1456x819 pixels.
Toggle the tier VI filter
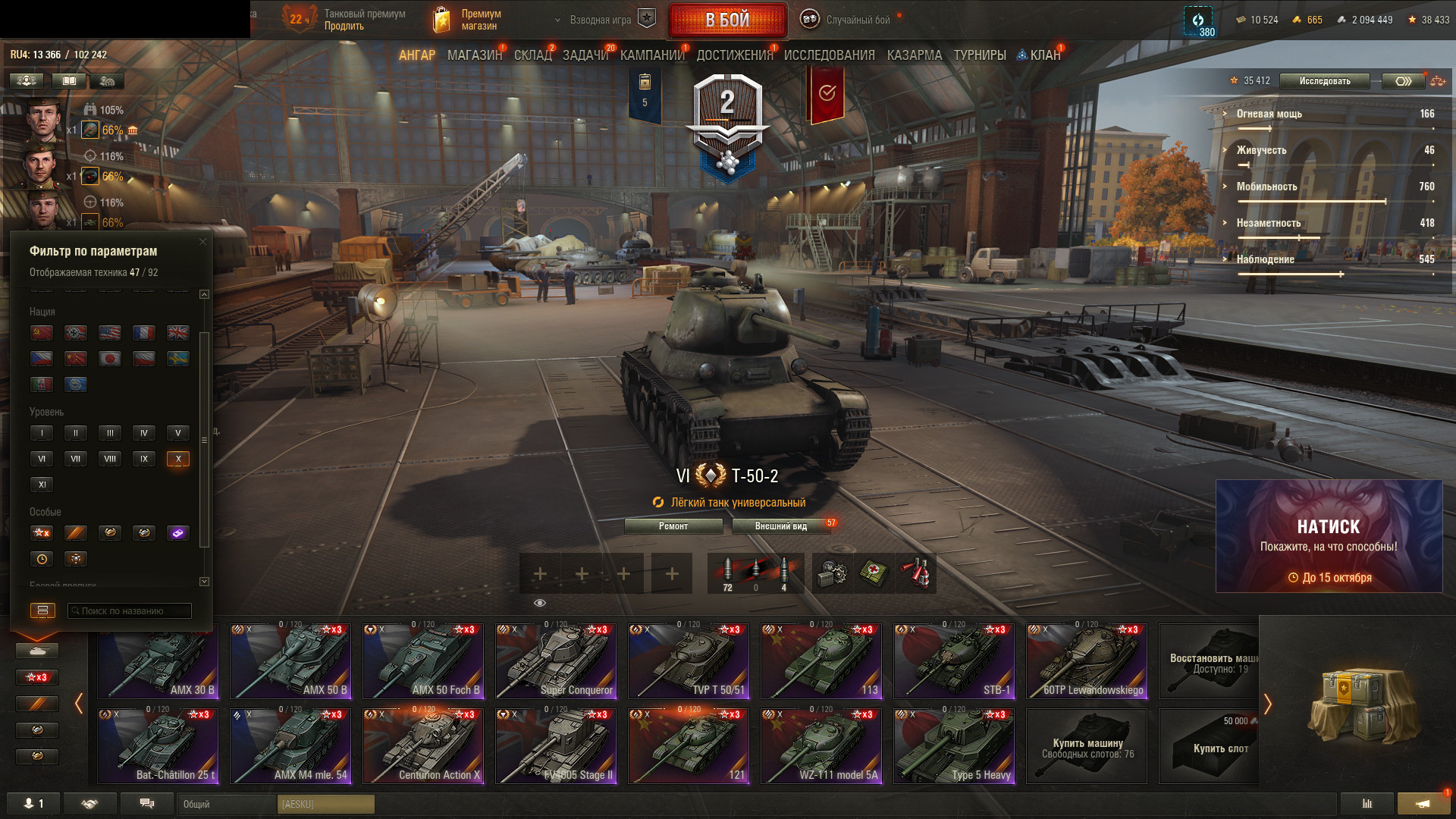(x=42, y=459)
